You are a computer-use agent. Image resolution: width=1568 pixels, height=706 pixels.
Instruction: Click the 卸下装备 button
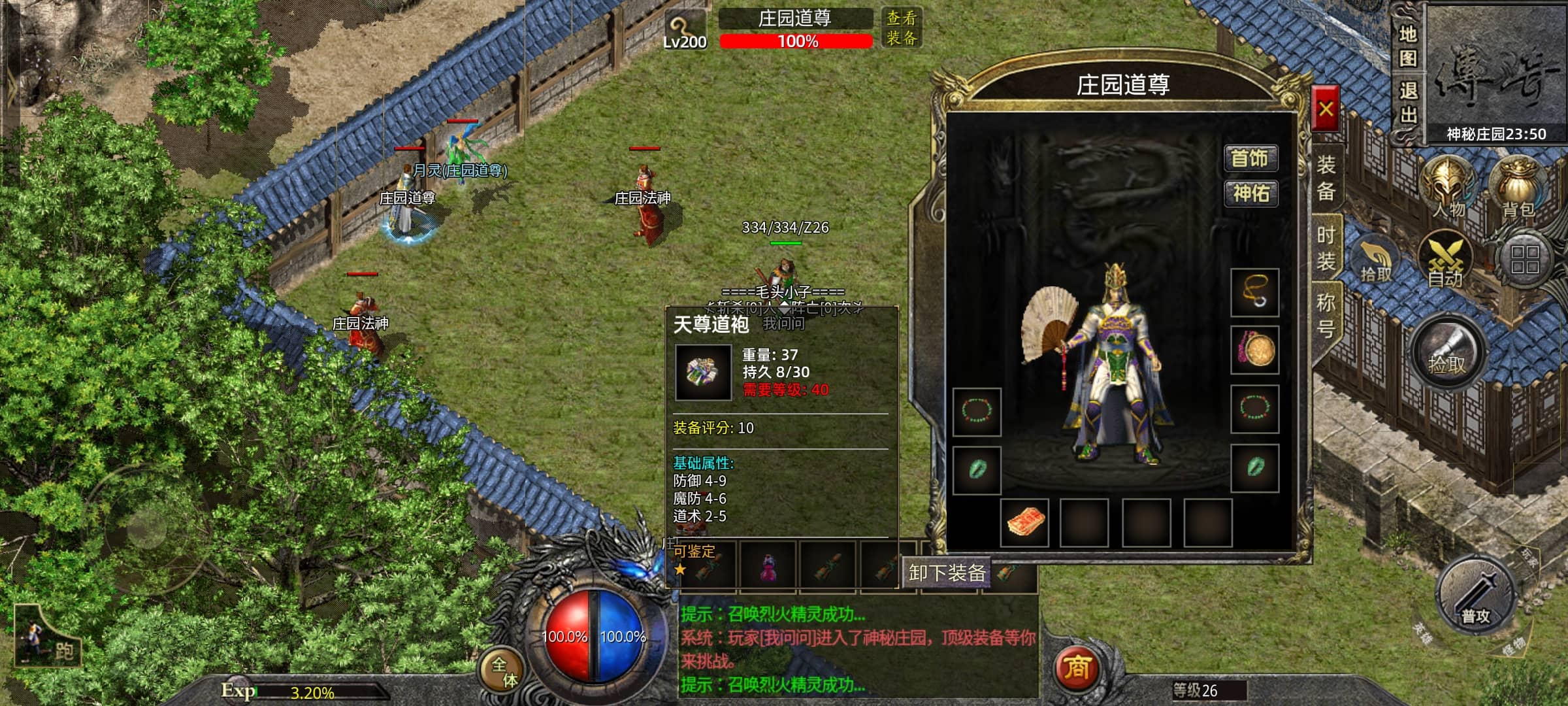947,573
